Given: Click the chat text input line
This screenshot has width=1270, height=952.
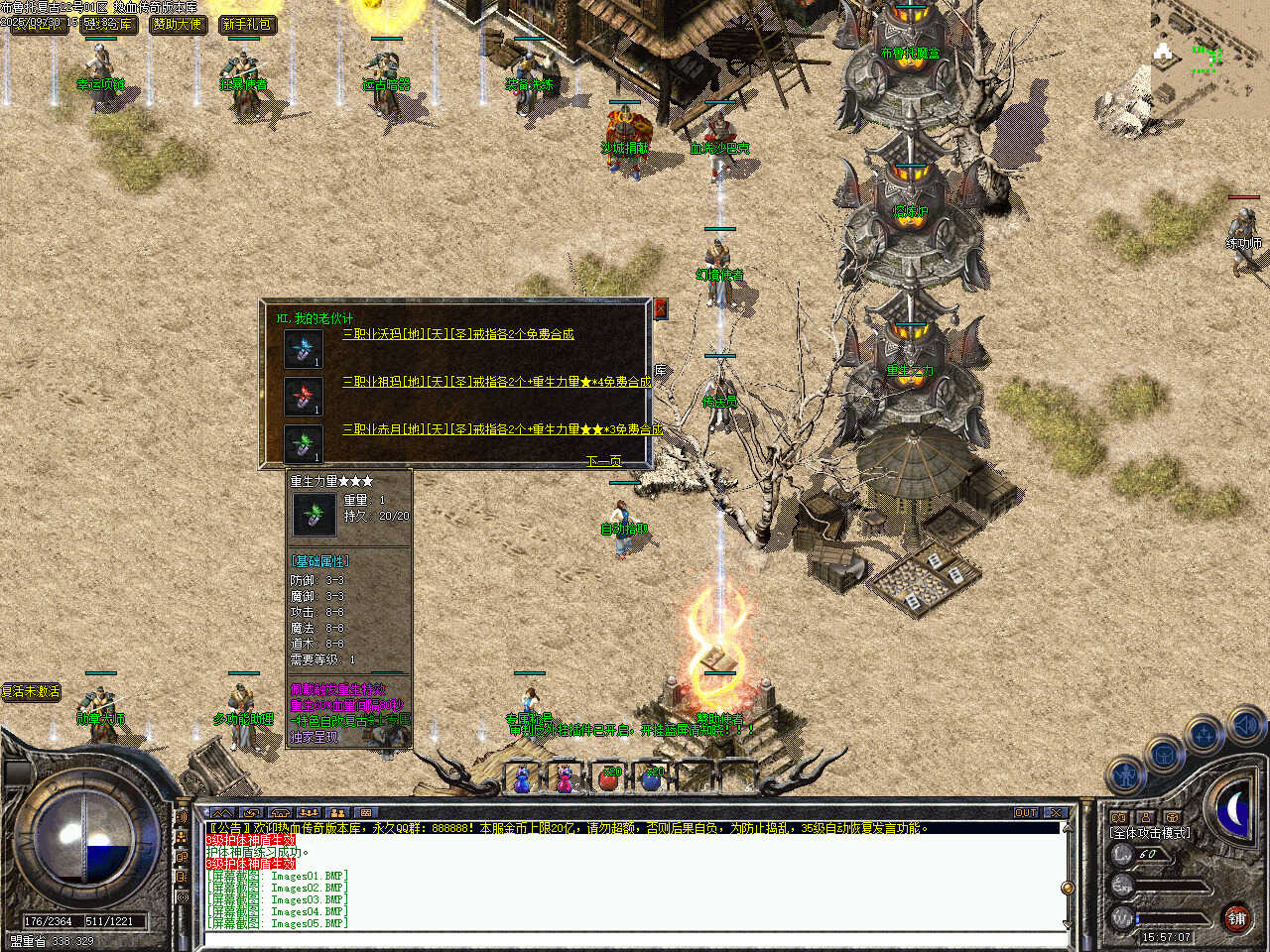Looking at the screenshot, I should point(635,937).
